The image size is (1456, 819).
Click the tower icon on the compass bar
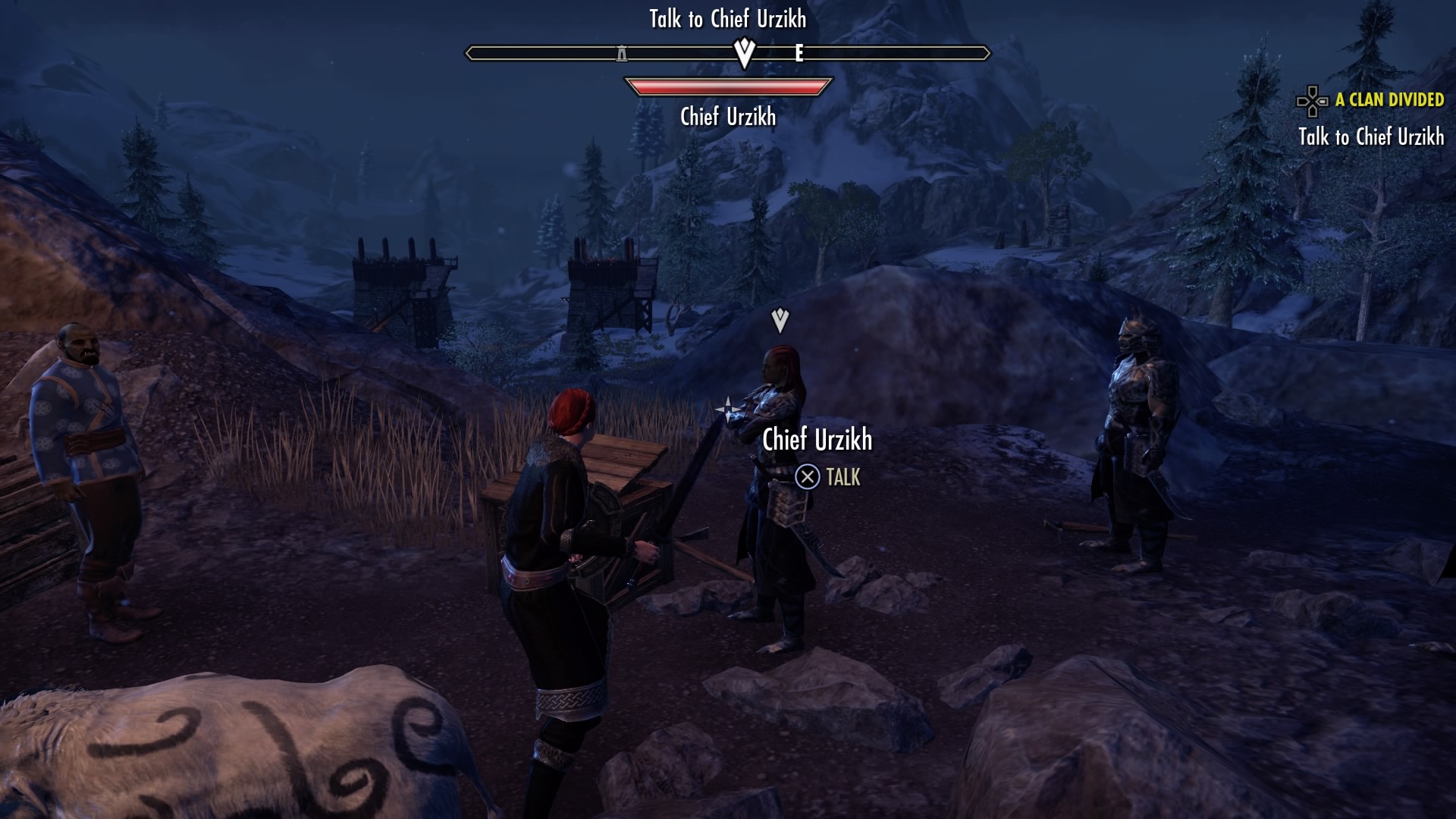622,54
